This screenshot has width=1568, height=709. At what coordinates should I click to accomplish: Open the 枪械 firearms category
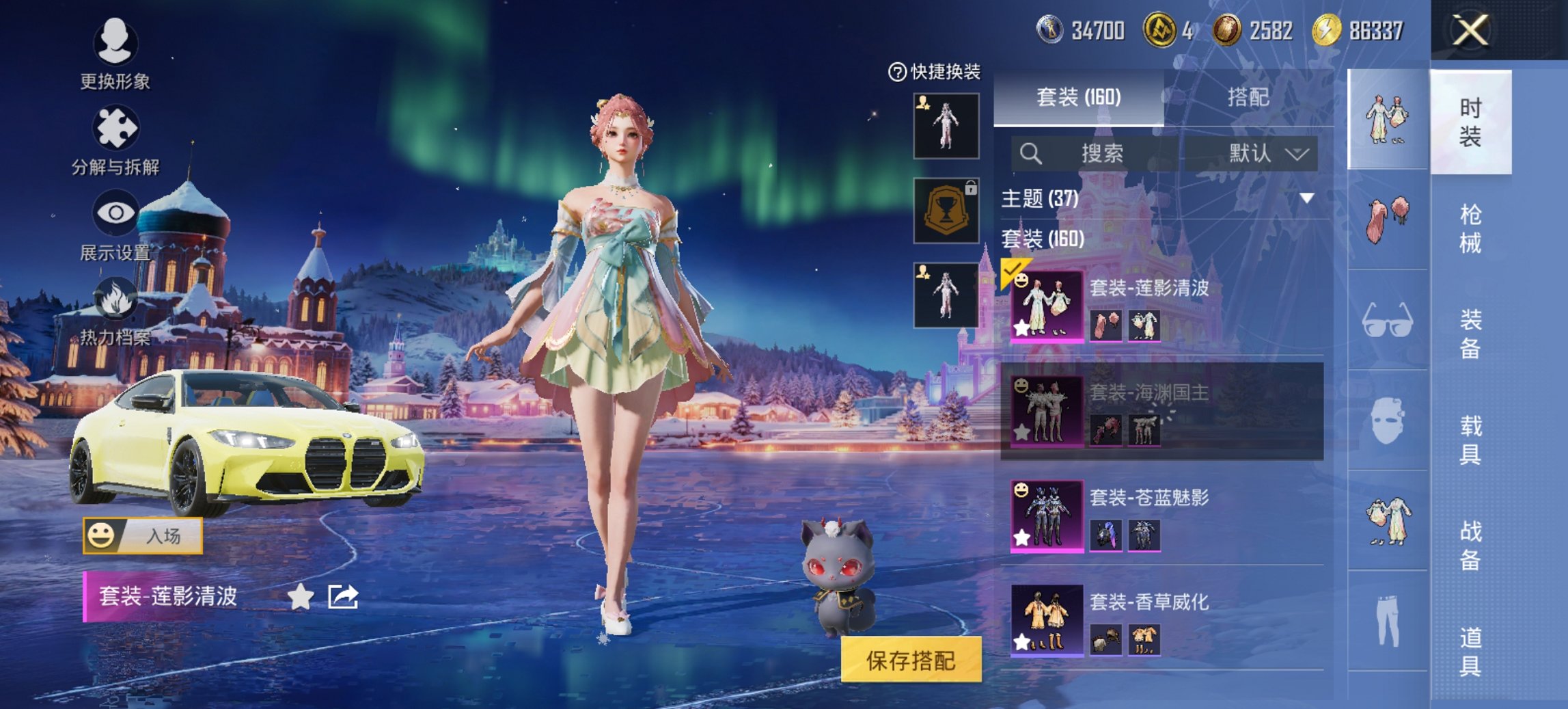(x=1470, y=228)
